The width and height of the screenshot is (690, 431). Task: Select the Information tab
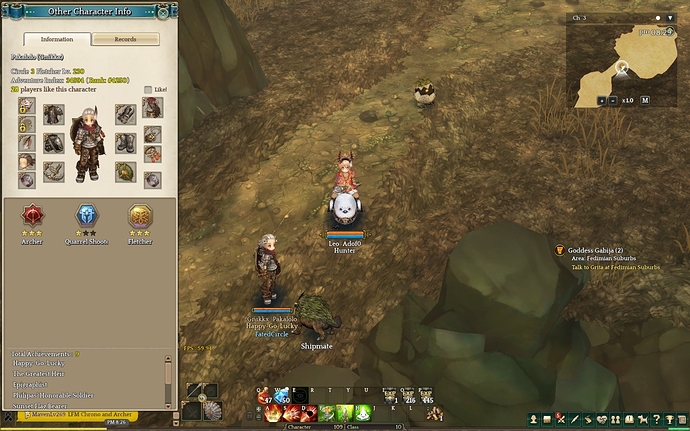[x=56, y=39]
